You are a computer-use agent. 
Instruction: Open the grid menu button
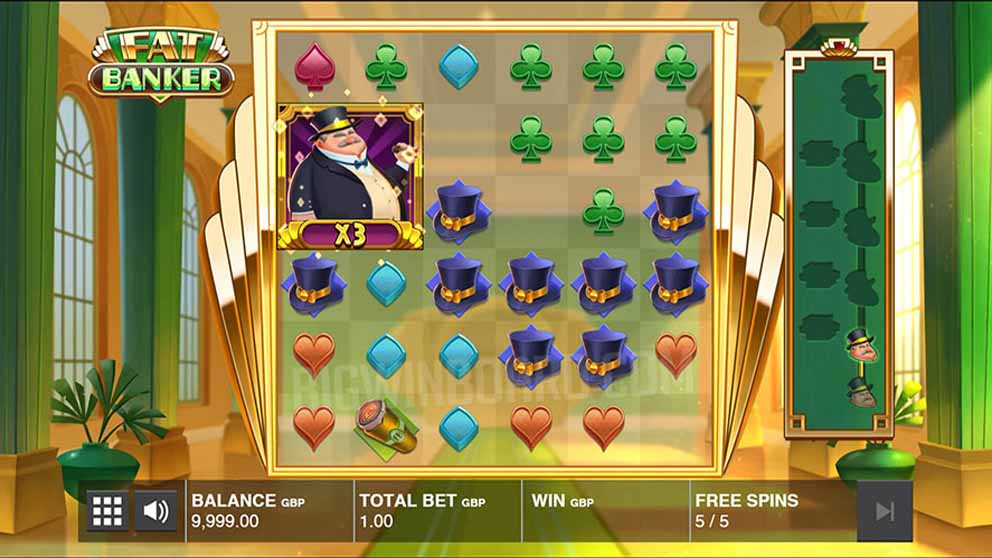pos(107,511)
